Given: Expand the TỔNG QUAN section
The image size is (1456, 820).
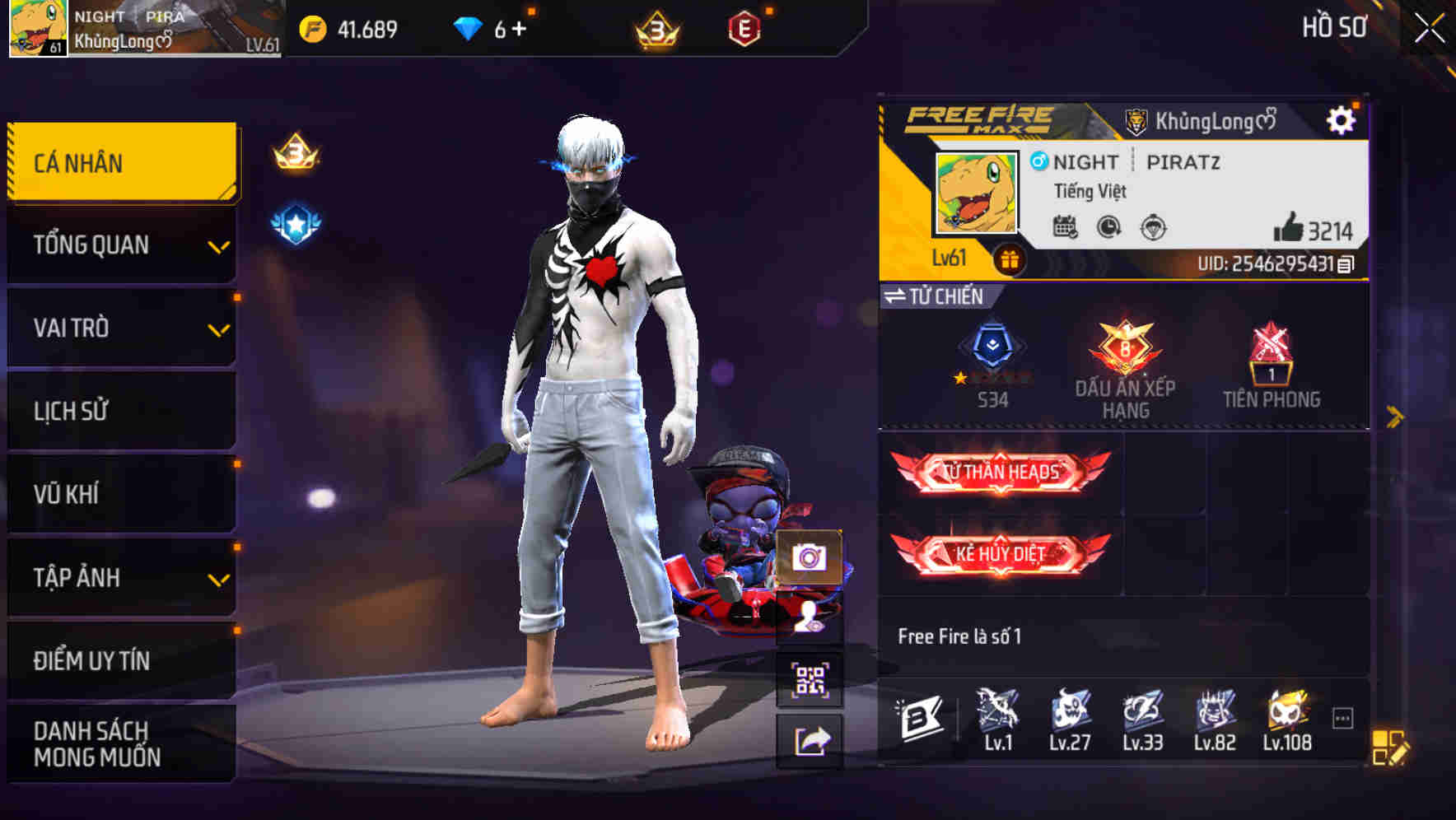Looking at the screenshot, I should 120,245.
